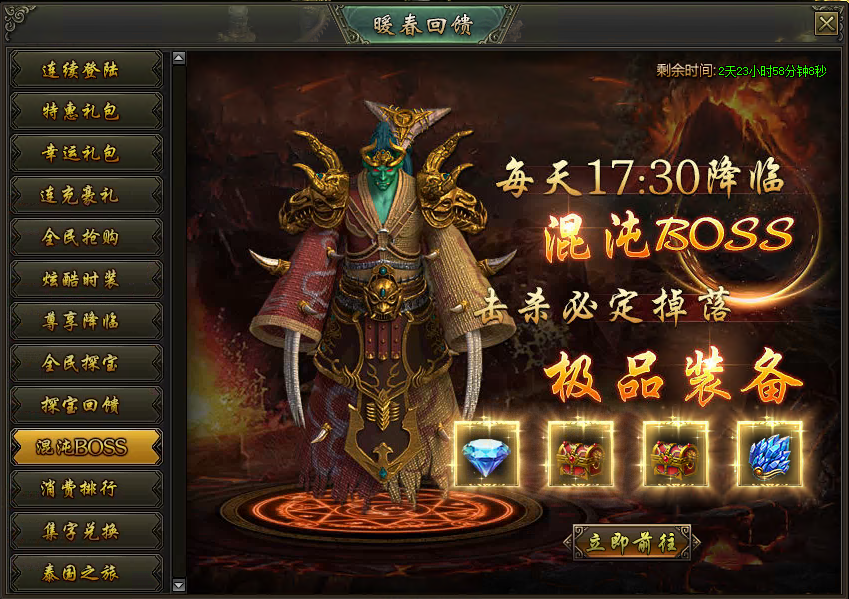The width and height of the screenshot is (849, 599).
Task: Switch to the 连续登陆 tab
Action: (86, 70)
